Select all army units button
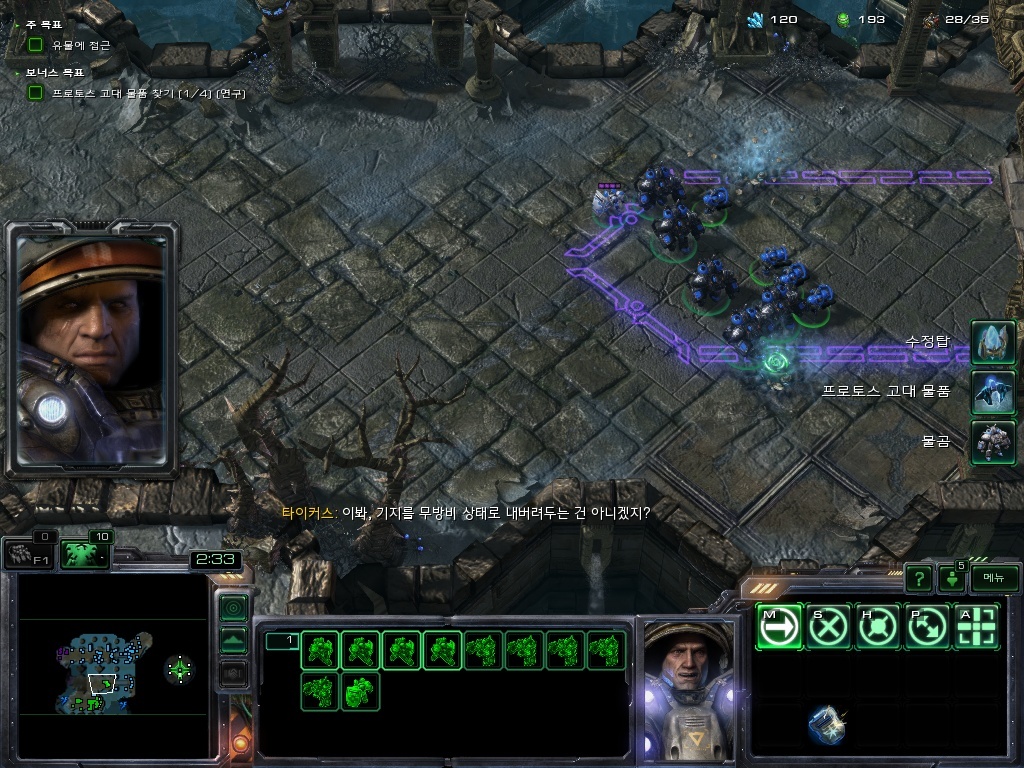This screenshot has width=1024, height=768. [85, 554]
